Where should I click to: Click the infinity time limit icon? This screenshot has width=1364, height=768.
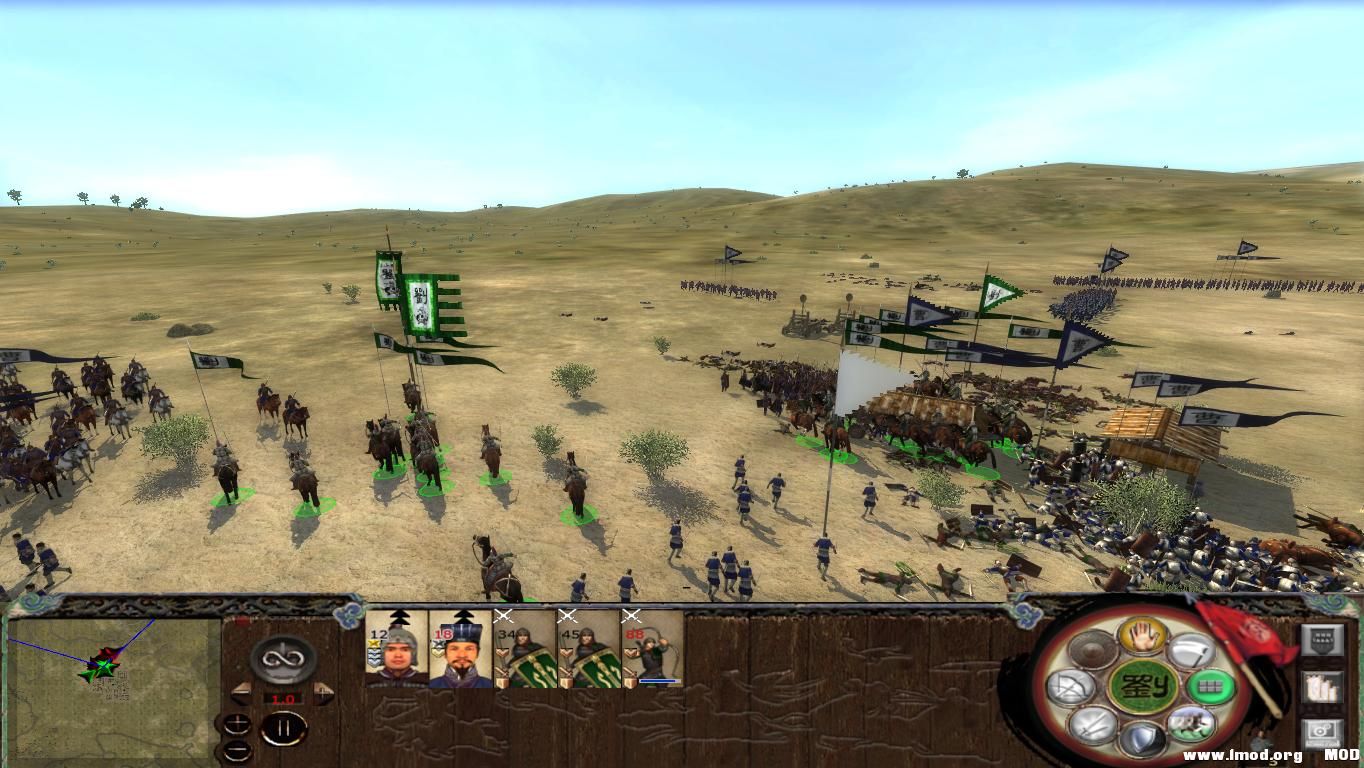283,657
